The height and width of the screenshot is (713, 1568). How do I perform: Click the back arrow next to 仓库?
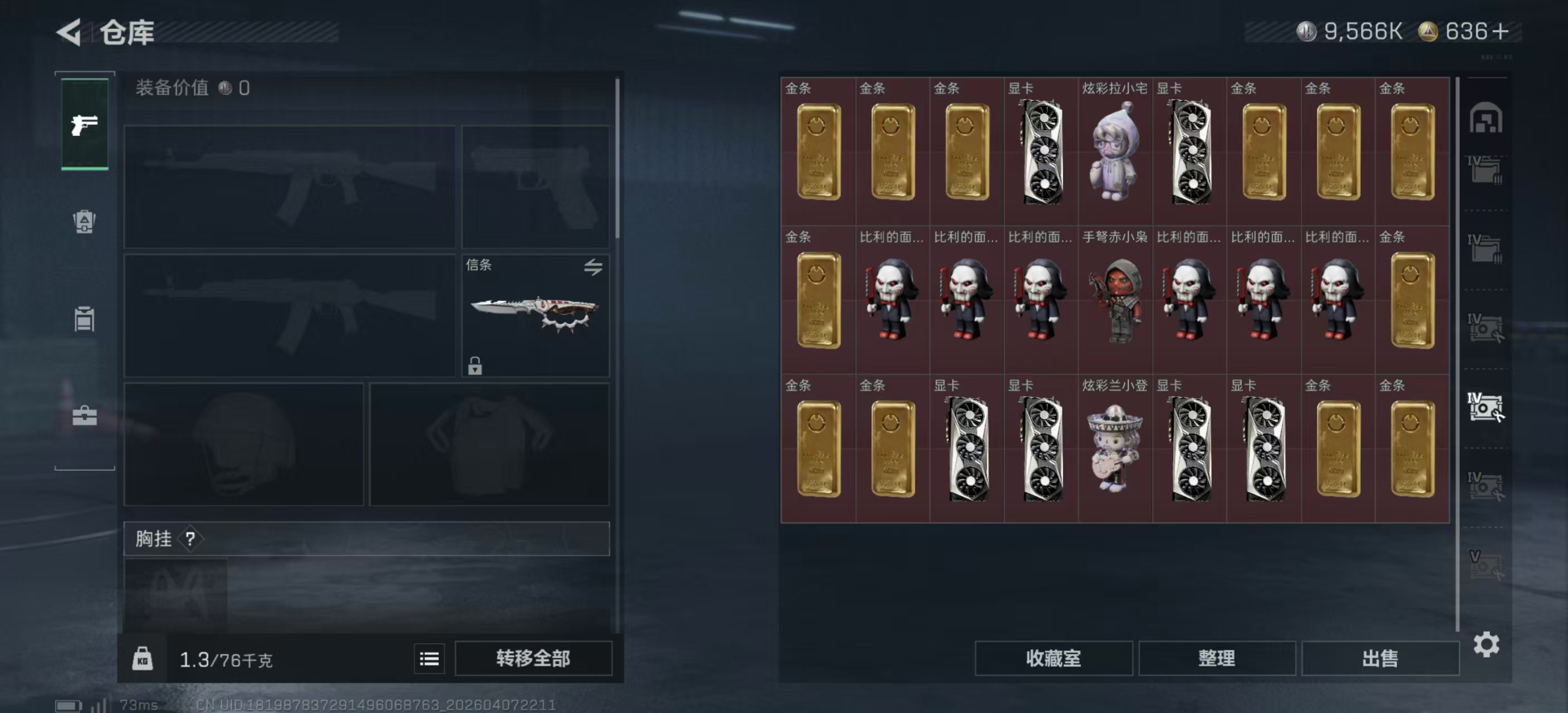[x=69, y=32]
